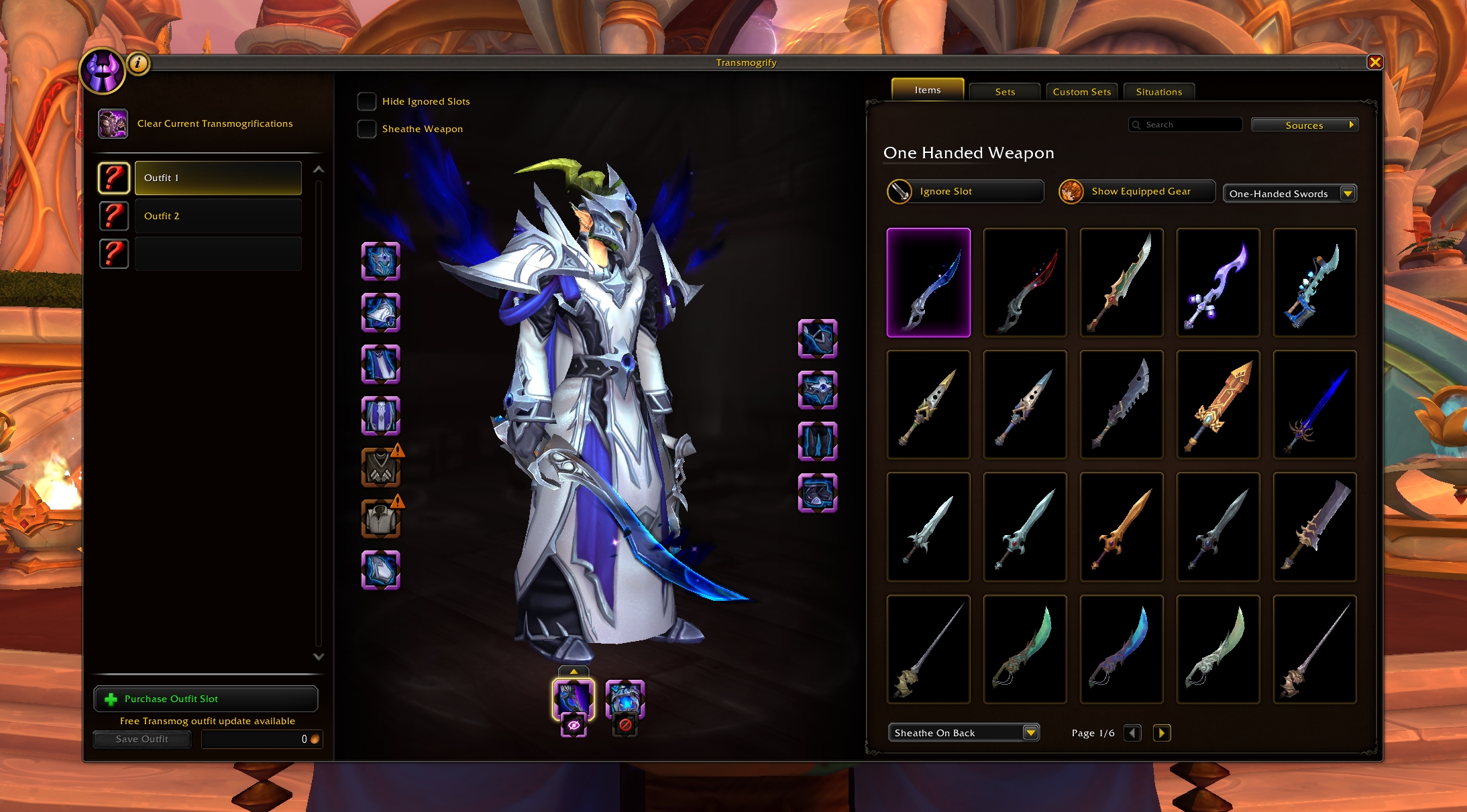This screenshot has height=812, width=1467.
Task: Click the Transmogrify info icon near the title
Action: (x=138, y=63)
